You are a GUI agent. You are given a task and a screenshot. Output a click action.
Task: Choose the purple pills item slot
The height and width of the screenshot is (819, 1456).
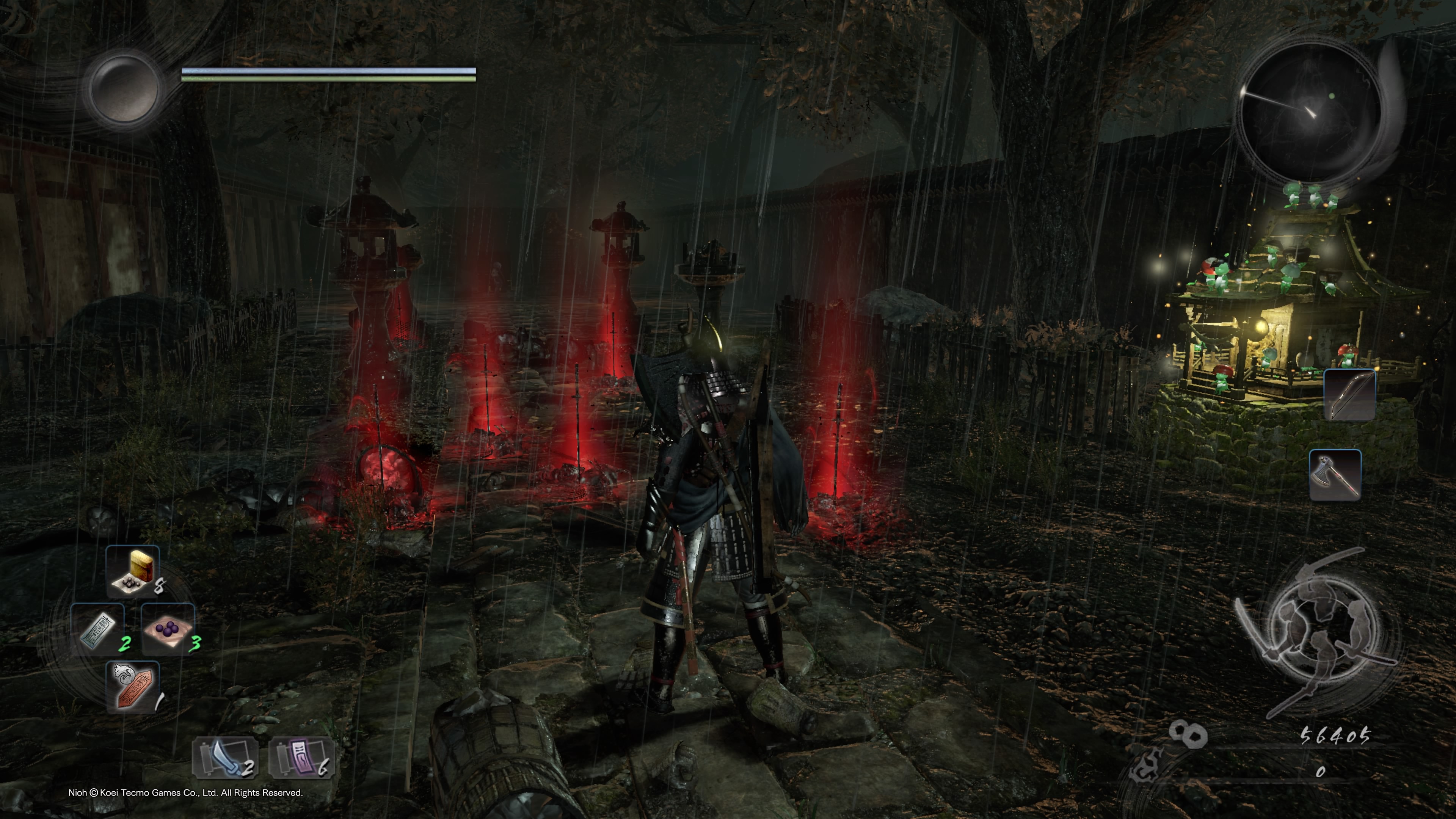168,629
